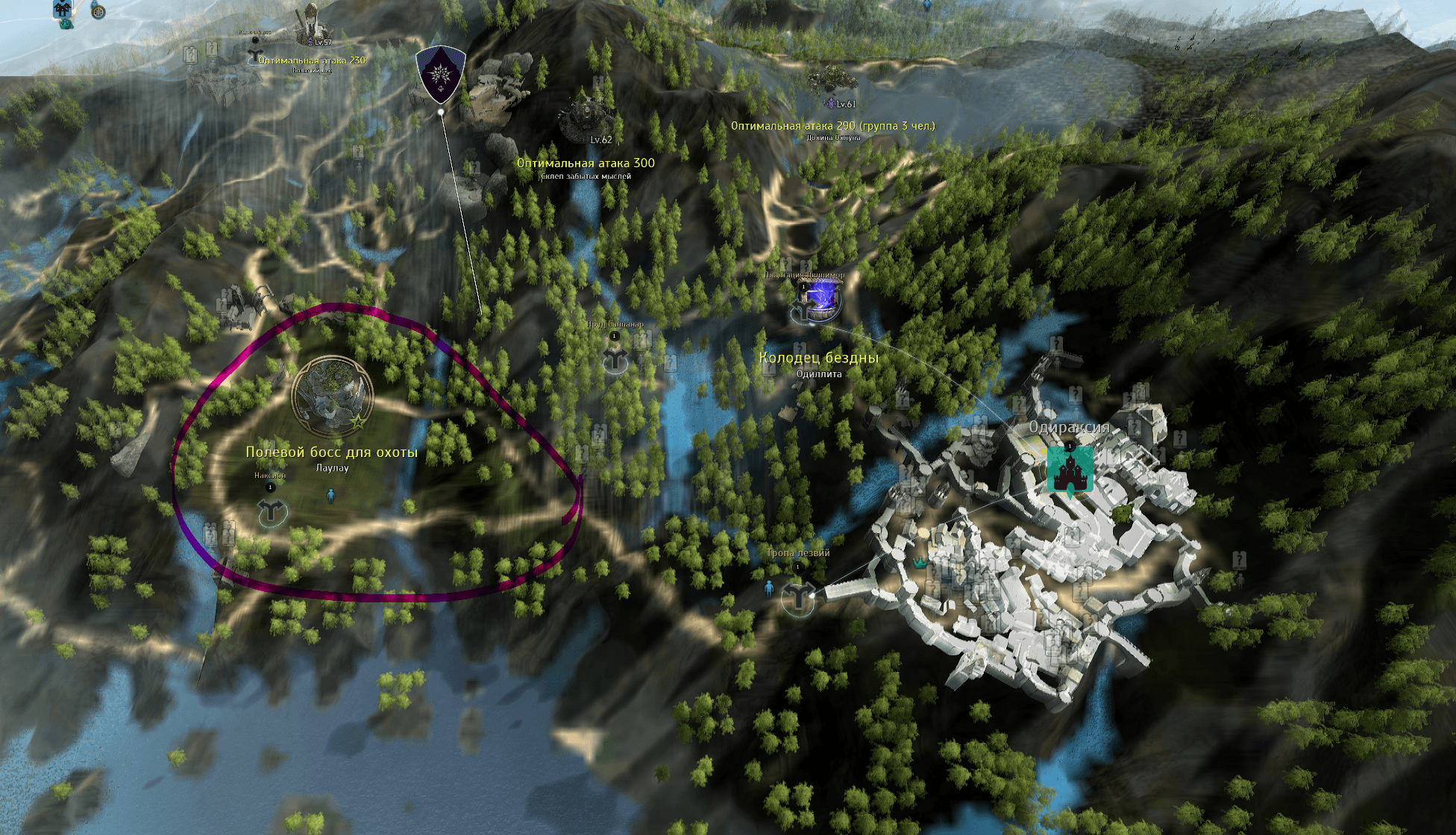Viewport: 1456px width, 835px height.
Task: Select the Наксион node marker
Action: click(272, 512)
